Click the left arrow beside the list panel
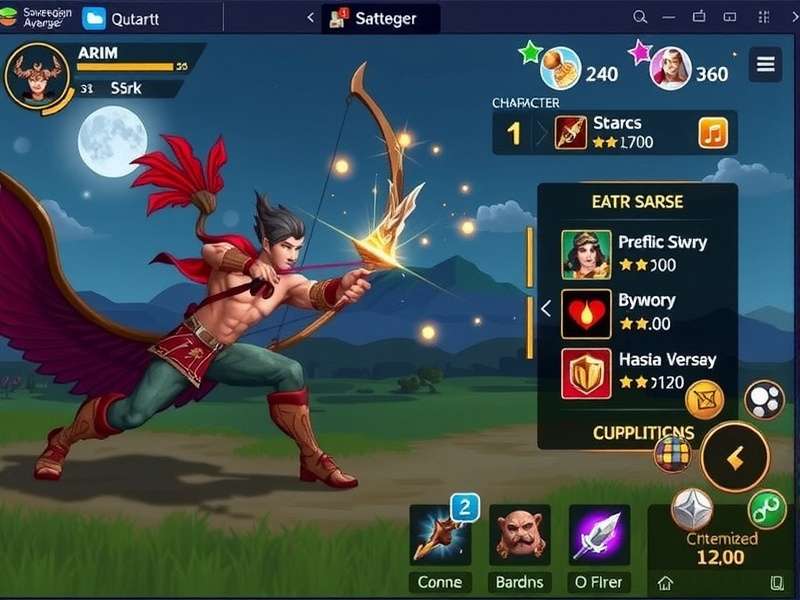 (x=546, y=309)
